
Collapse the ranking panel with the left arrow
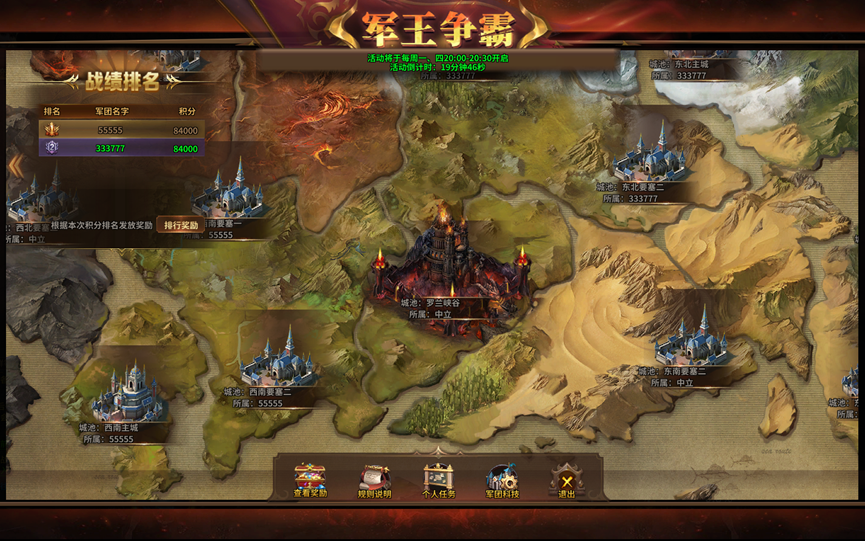coord(15,164)
